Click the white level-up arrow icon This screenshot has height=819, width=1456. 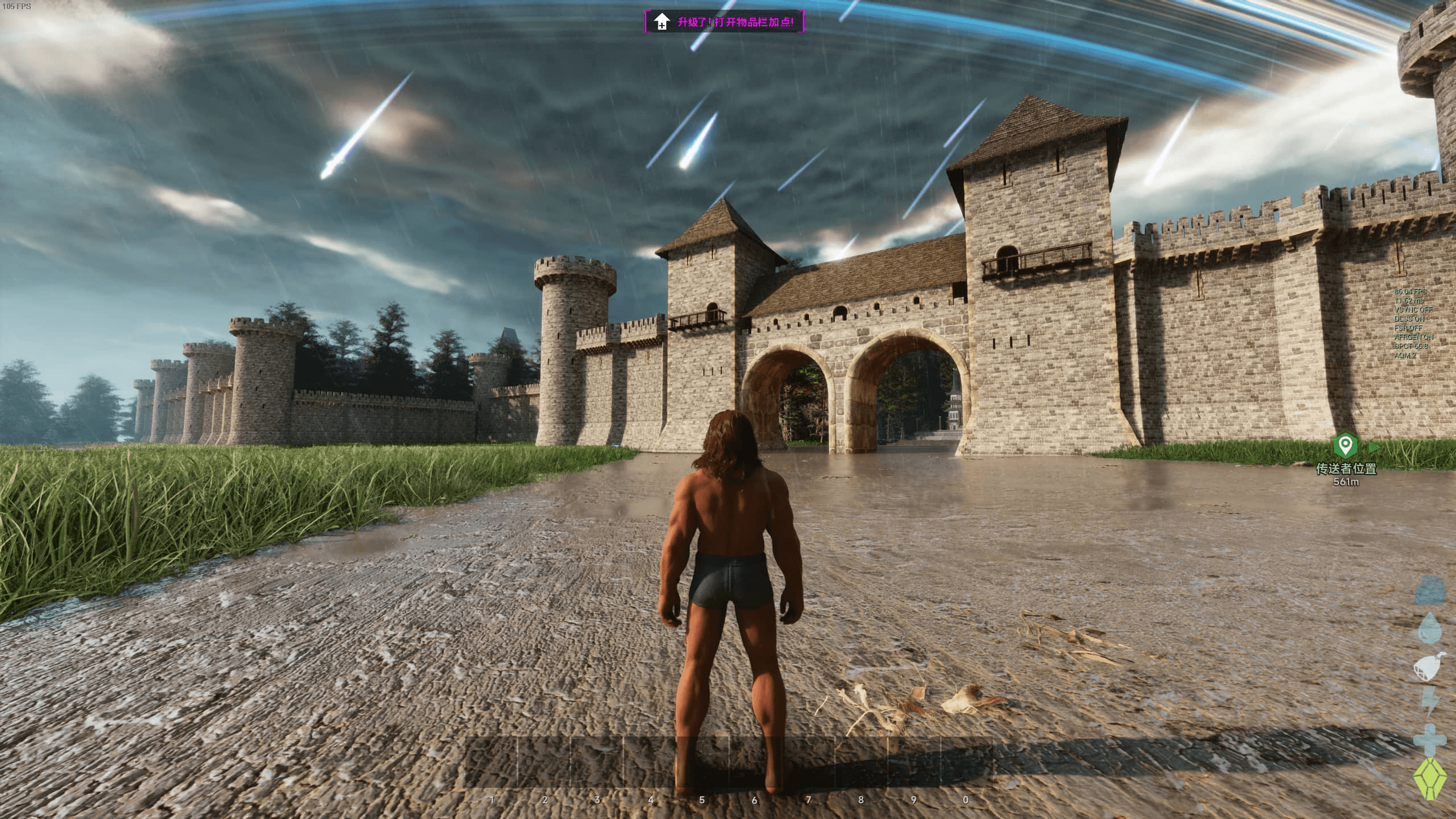[x=661, y=22]
